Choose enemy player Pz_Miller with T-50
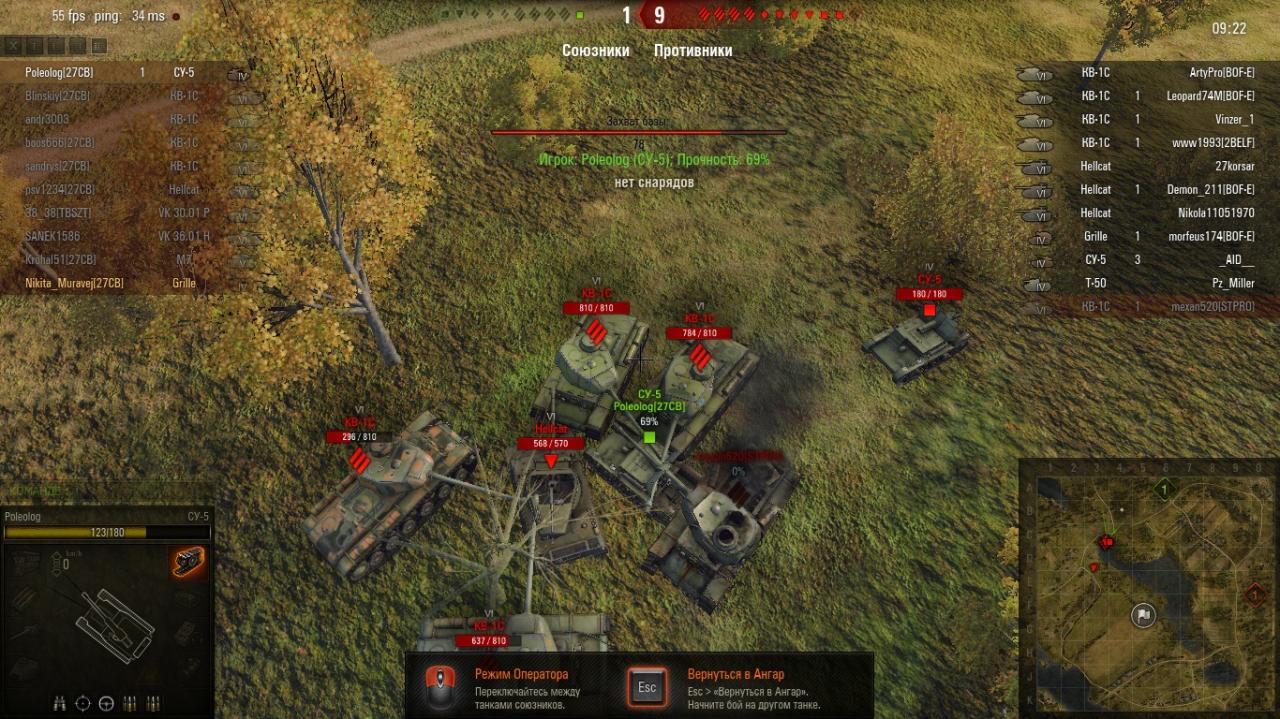This screenshot has height=719, width=1280. coord(1232,284)
